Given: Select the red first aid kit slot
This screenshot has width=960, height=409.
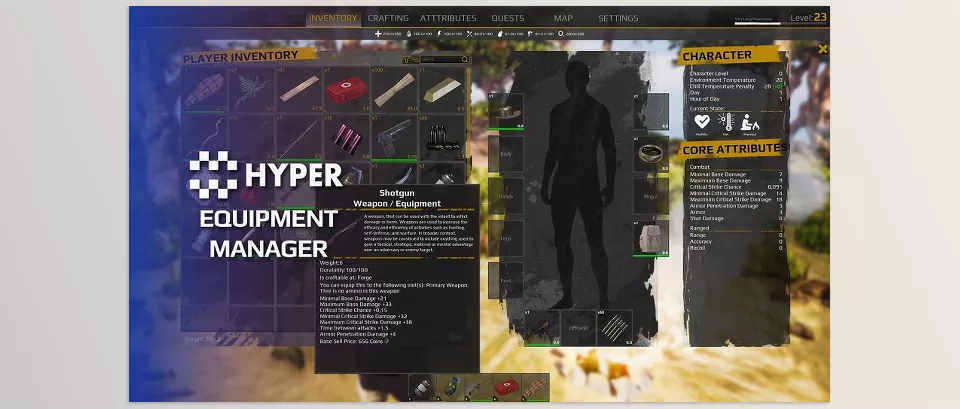Looking at the screenshot, I should 347,92.
